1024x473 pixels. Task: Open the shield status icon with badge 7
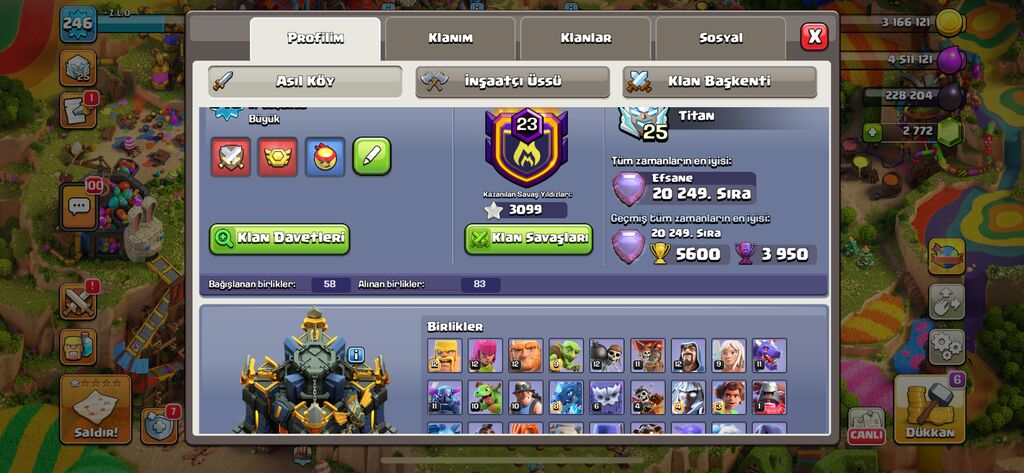coord(159,425)
